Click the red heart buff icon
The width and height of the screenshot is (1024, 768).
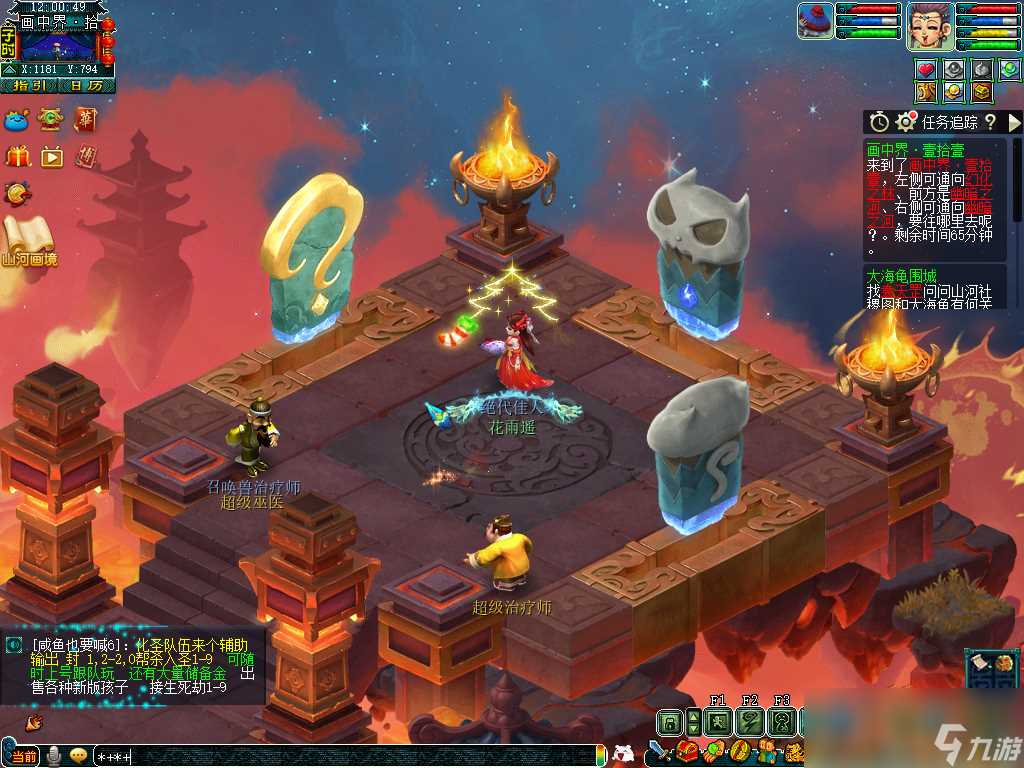(x=926, y=69)
